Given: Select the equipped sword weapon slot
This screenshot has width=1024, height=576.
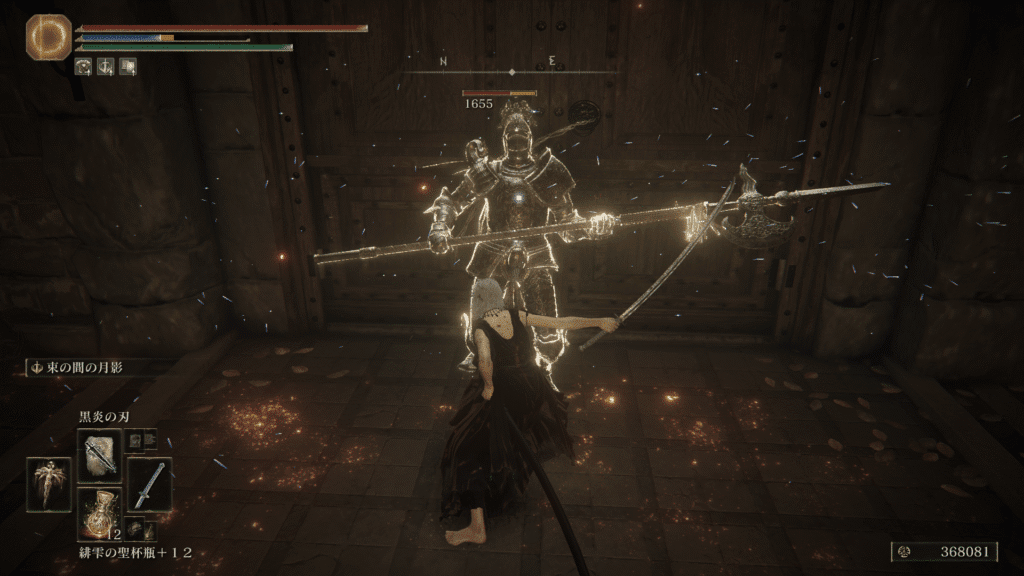Looking at the screenshot, I should (x=149, y=483).
